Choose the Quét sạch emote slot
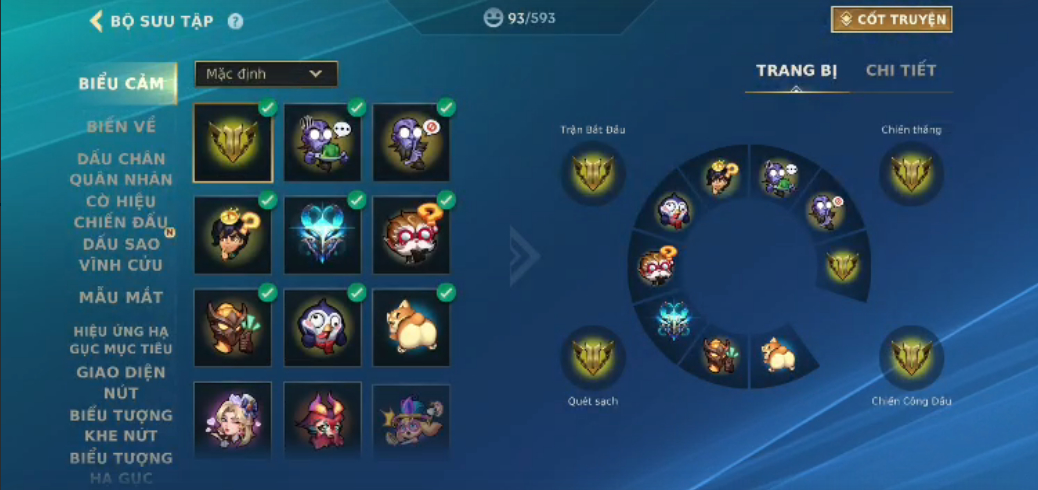The height and width of the screenshot is (490, 1038). 593,357
